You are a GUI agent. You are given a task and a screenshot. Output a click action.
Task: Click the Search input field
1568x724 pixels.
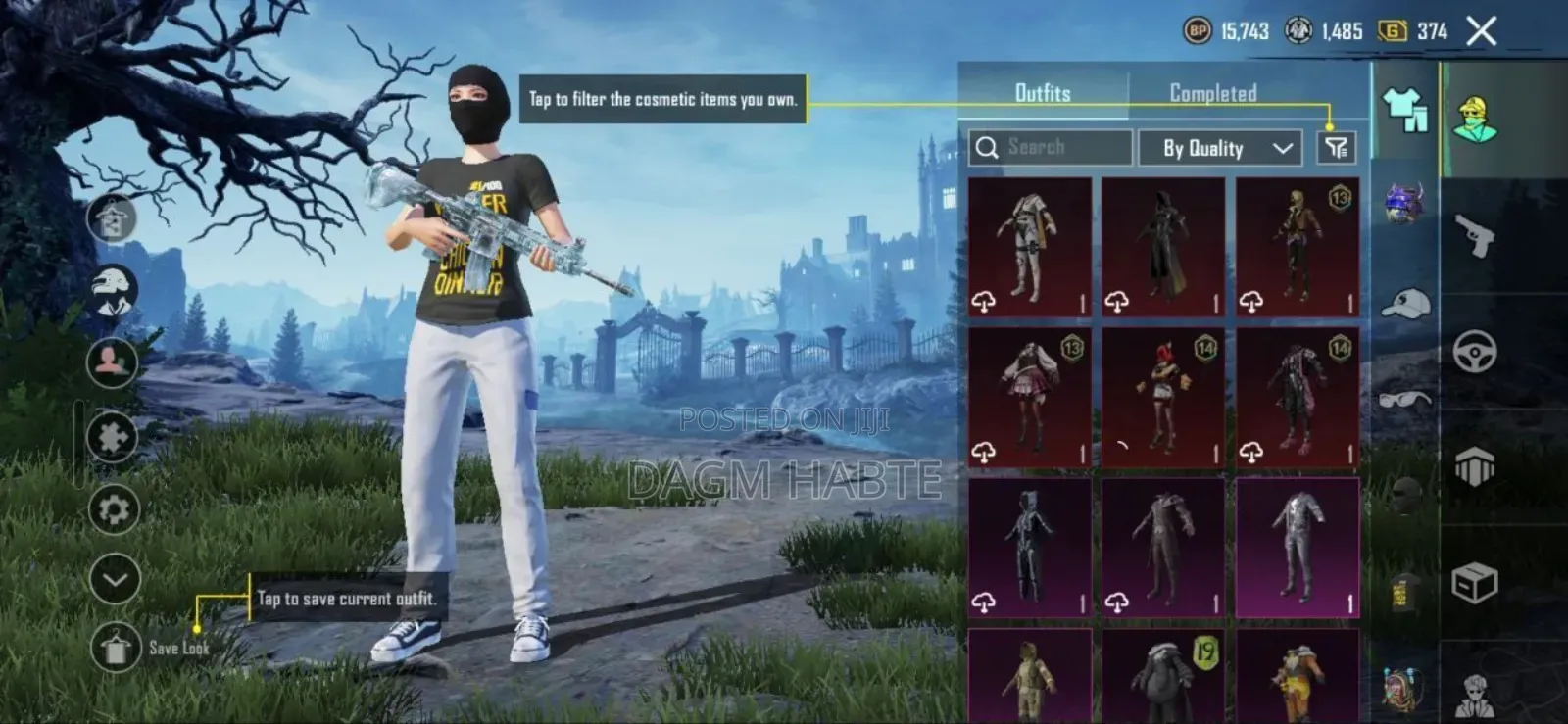pyautogui.click(x=1049, y=148)
